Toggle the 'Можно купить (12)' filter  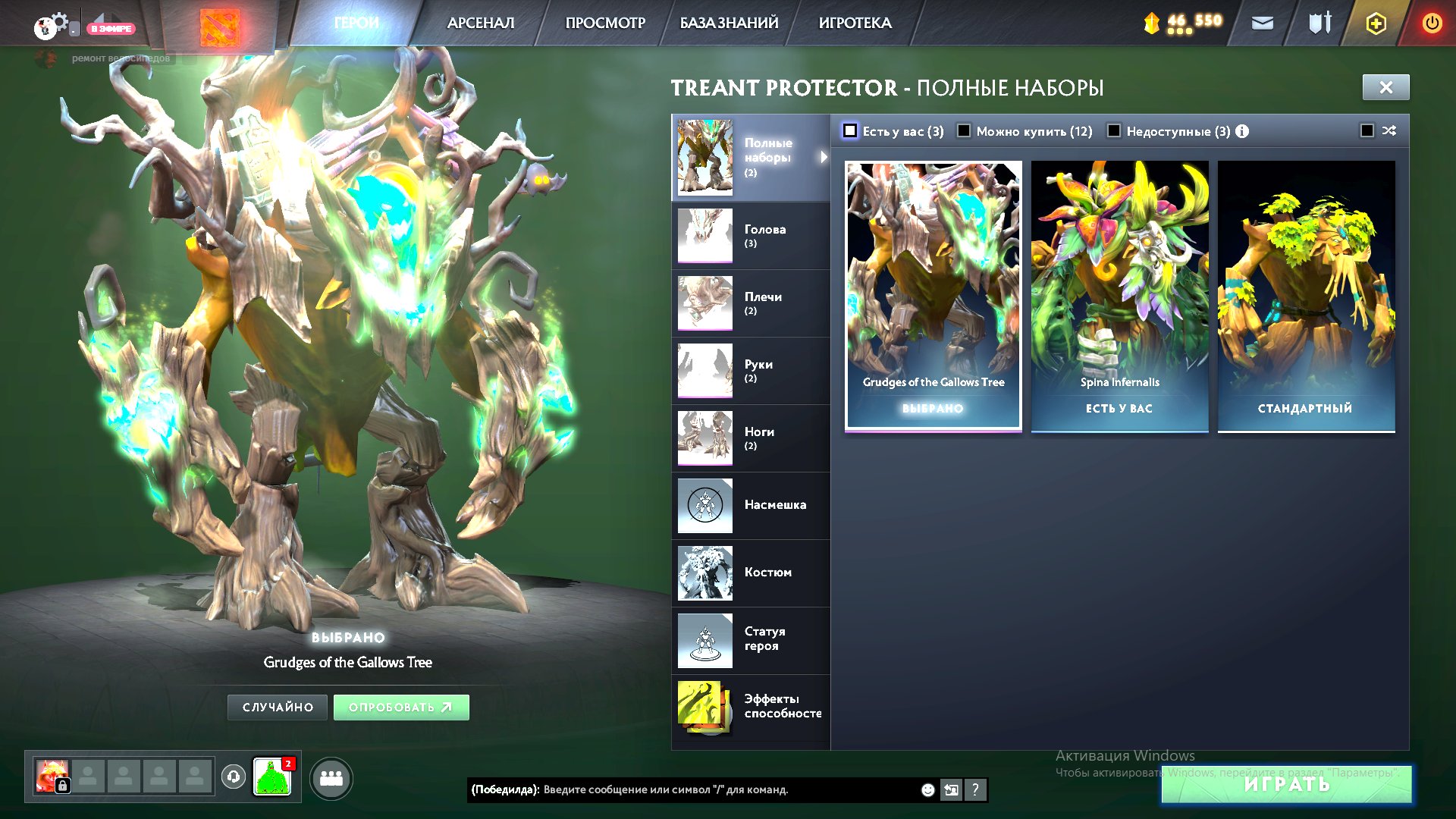(964, 130)
